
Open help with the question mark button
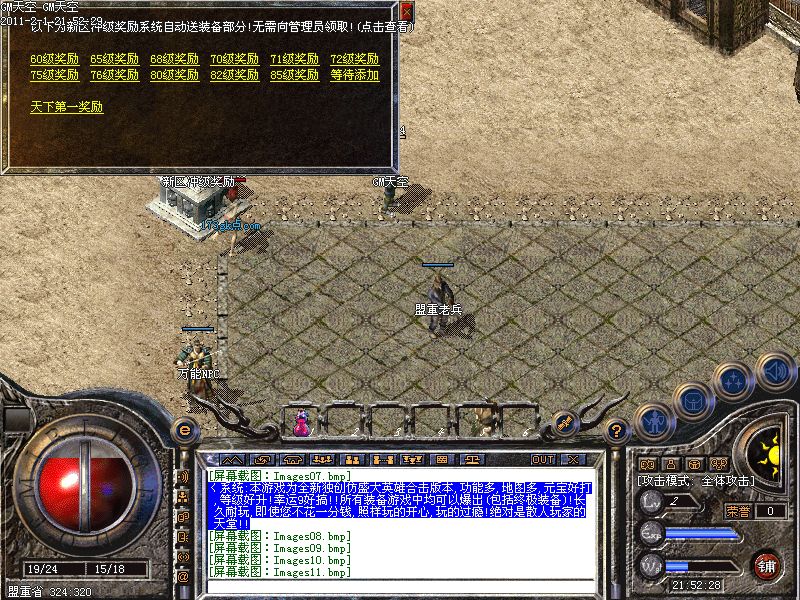(x=617, y=431)
